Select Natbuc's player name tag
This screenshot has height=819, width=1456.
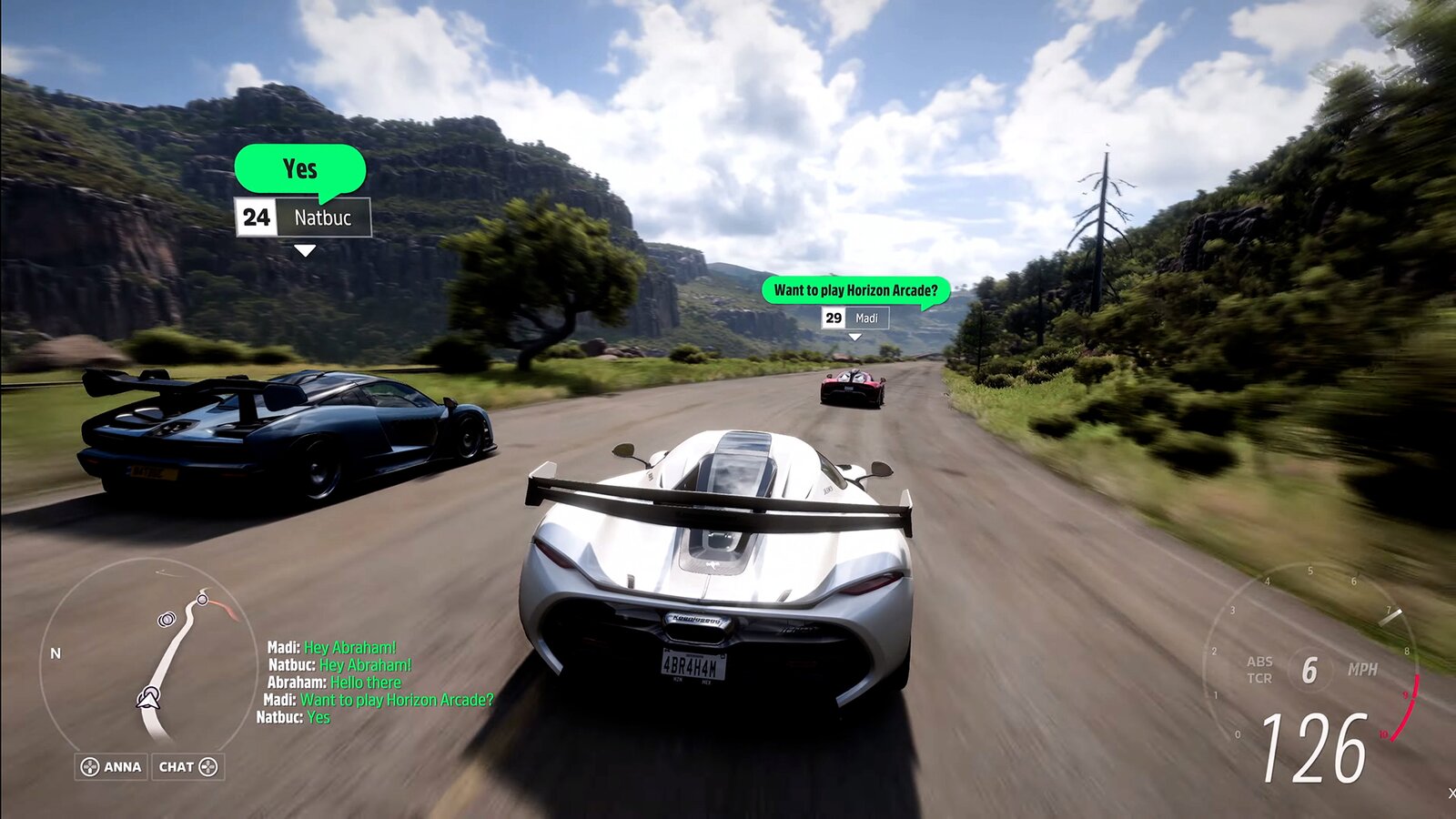[x=303, y=217]
